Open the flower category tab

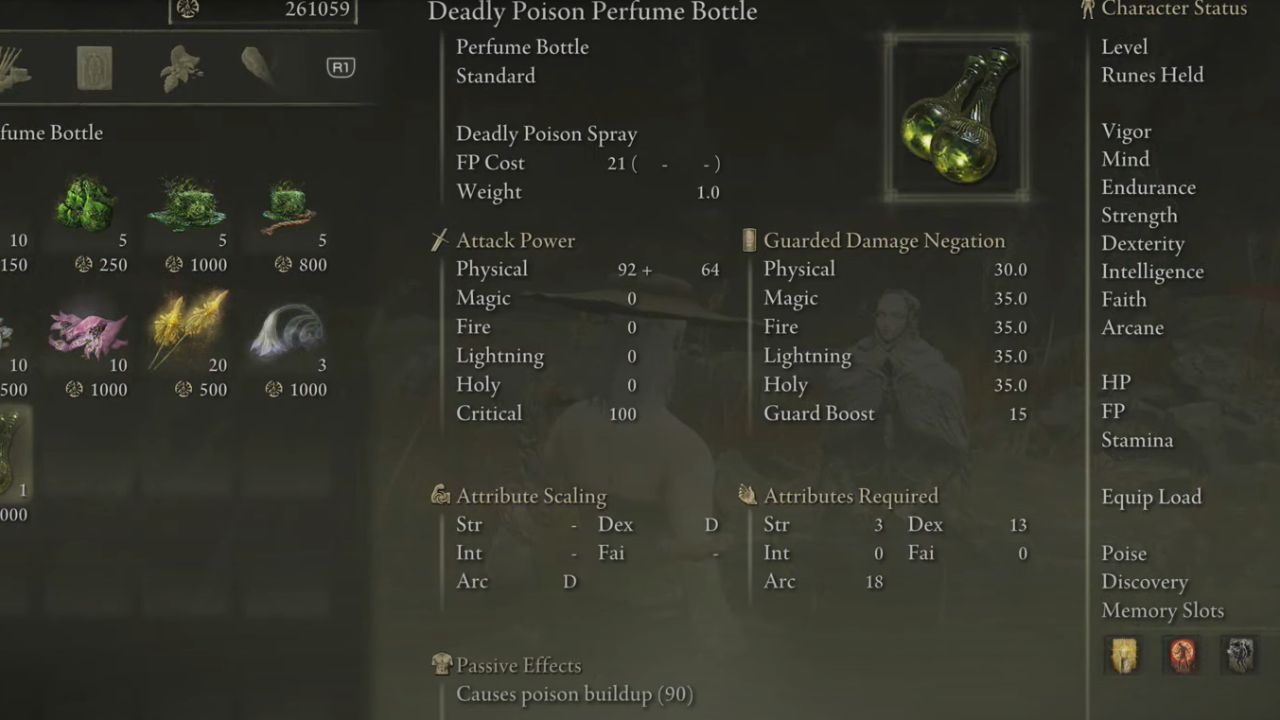coord(181,68)
